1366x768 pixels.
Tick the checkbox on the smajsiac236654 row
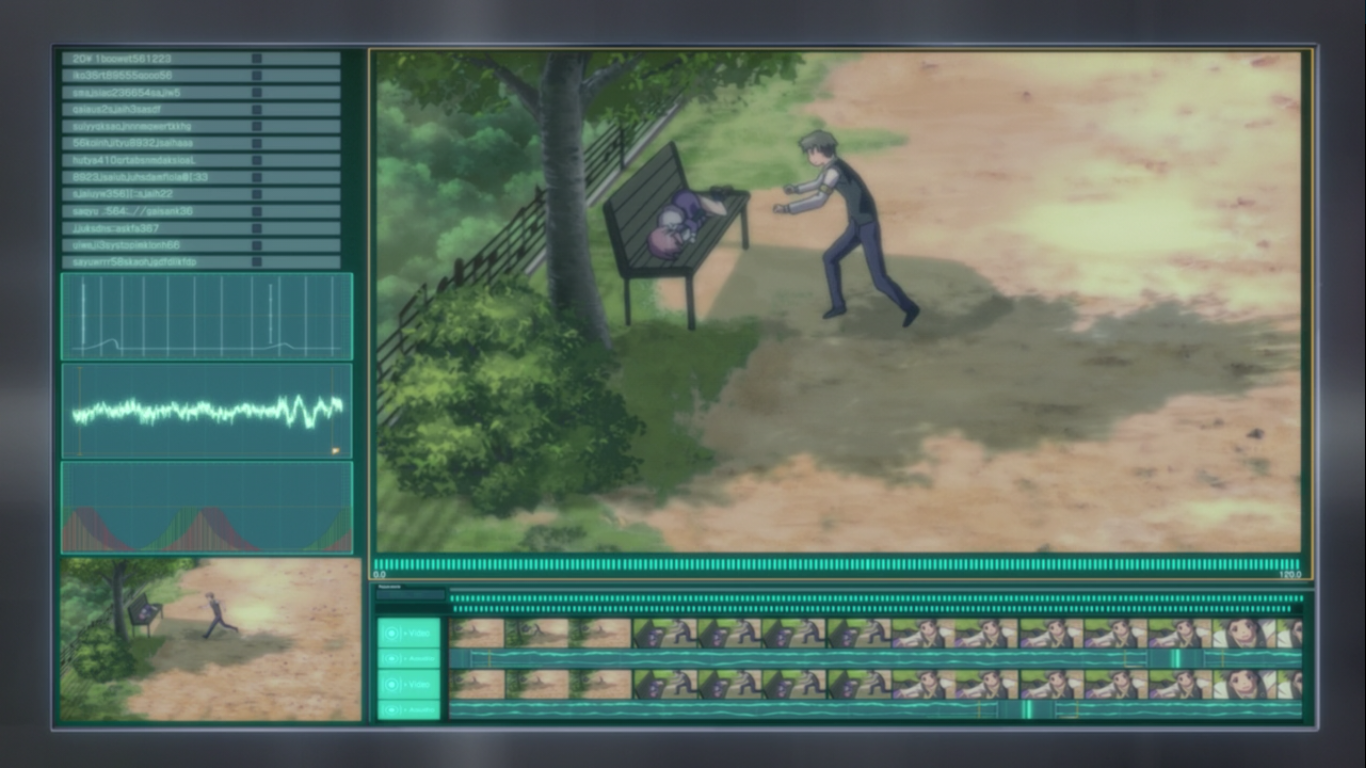pos(257,93)
